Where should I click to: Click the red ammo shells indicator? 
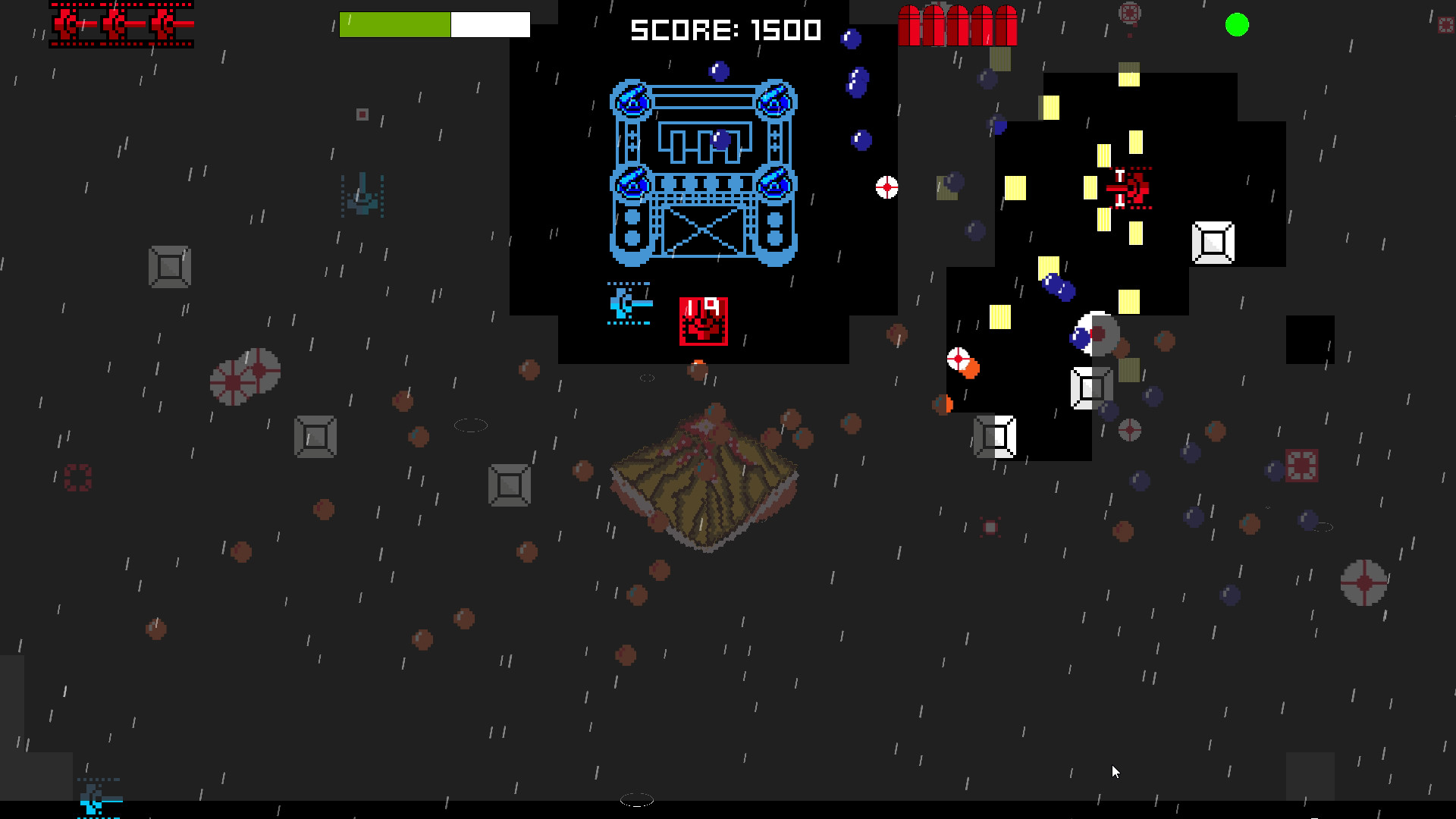[959, 24]
